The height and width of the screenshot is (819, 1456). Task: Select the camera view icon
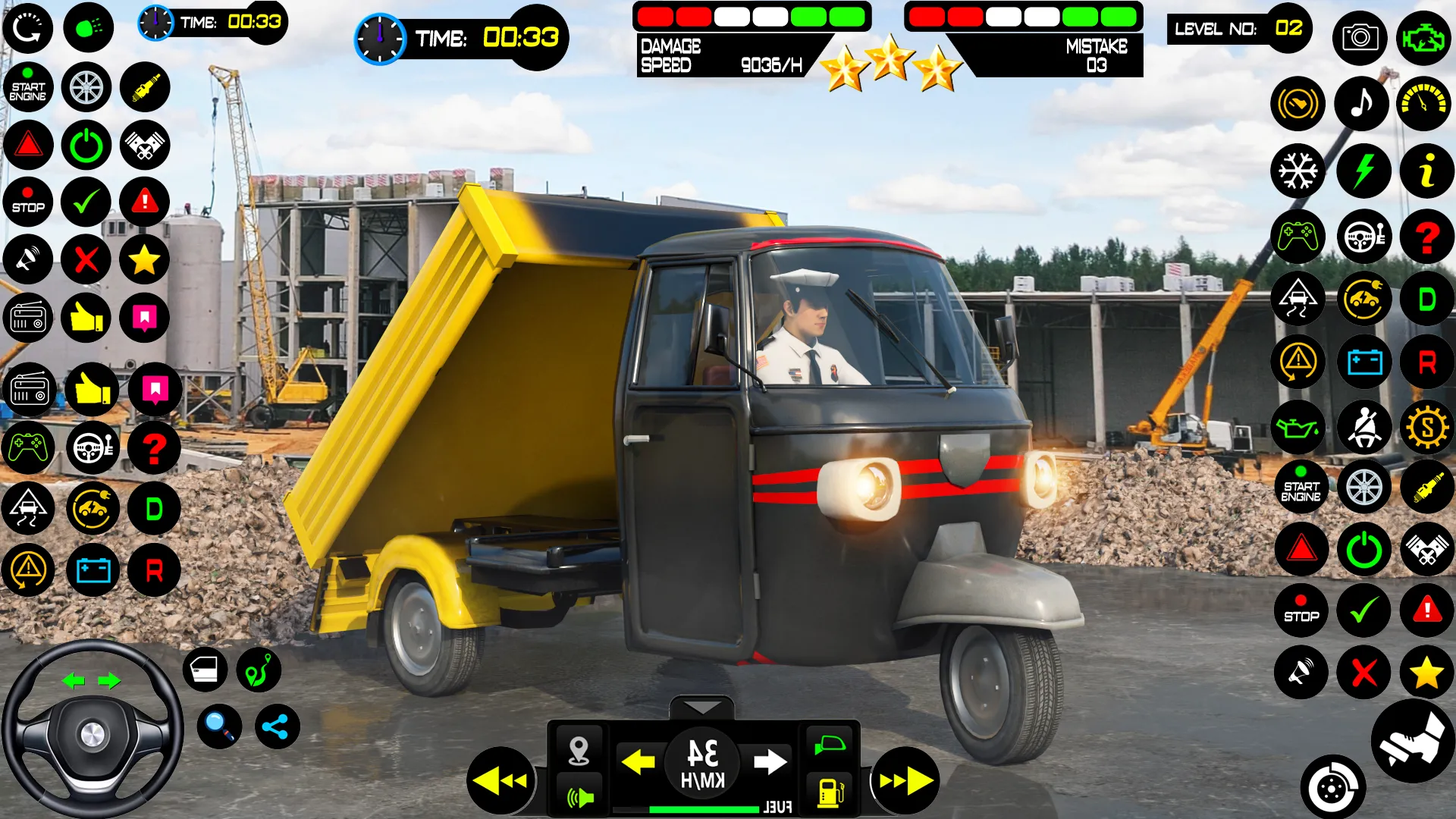1361,38
